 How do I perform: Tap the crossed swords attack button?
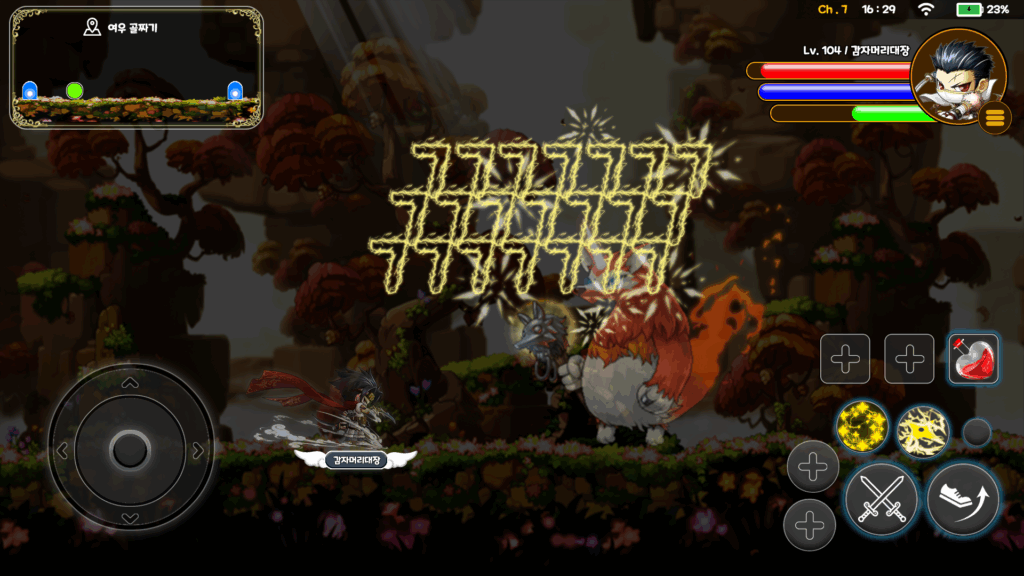tap(881, 497)
